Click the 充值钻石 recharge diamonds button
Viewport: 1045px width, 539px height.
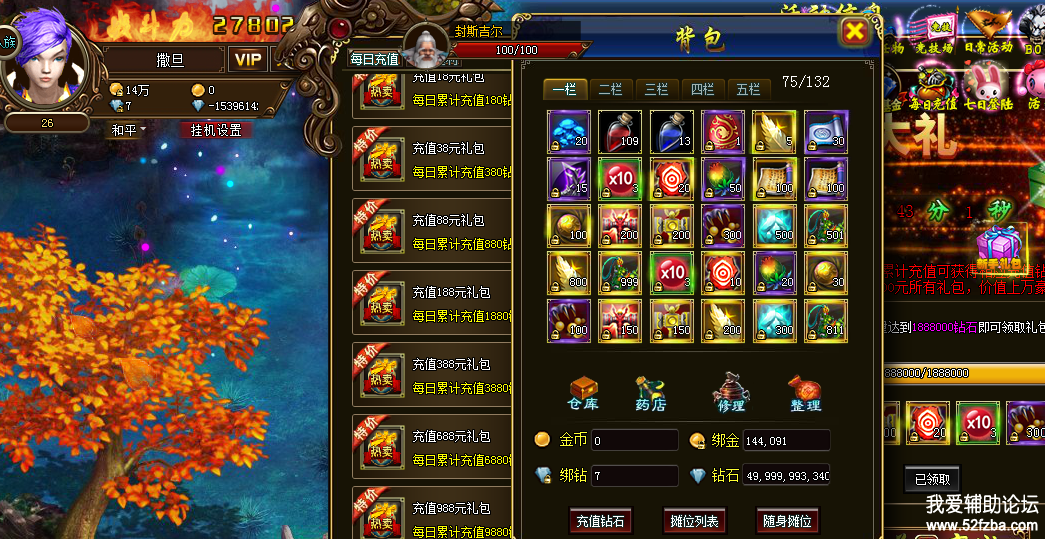(x=601, y=521)
